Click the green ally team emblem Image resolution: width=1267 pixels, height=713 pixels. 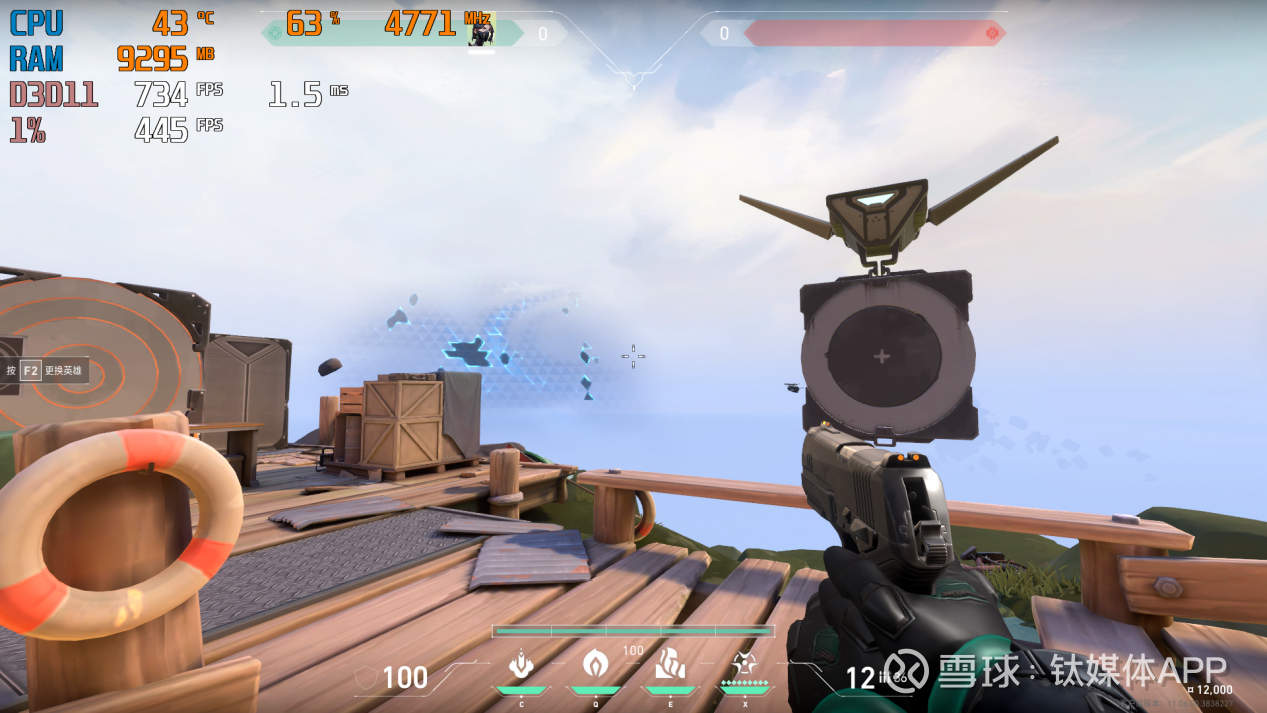tap(275, 33)
